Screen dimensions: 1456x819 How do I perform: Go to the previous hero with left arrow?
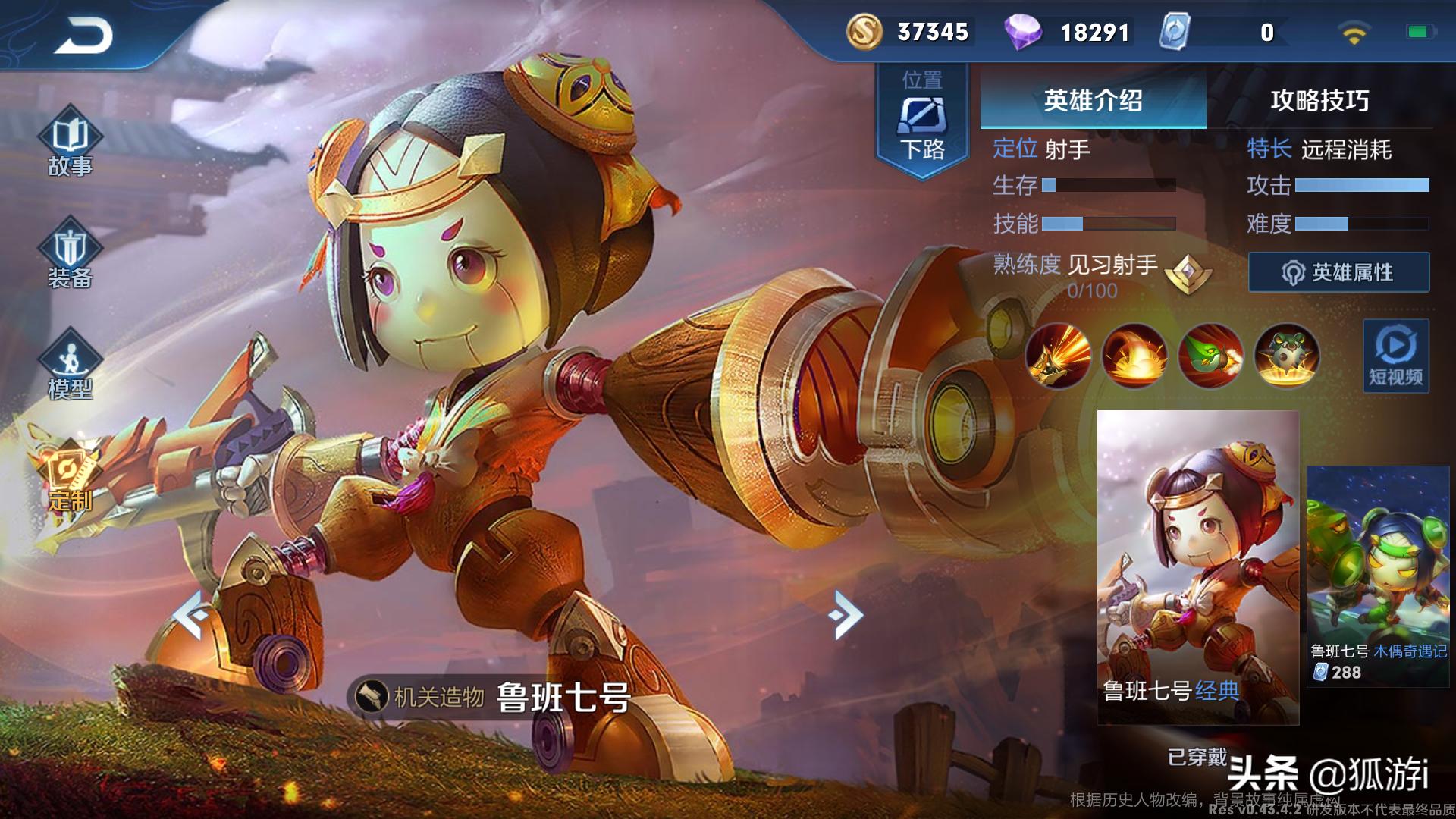193,615
